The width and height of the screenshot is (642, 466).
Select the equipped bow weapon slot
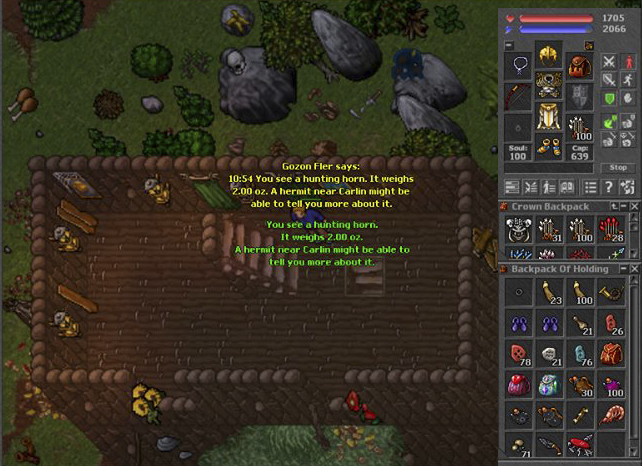[x=518, y=96]
